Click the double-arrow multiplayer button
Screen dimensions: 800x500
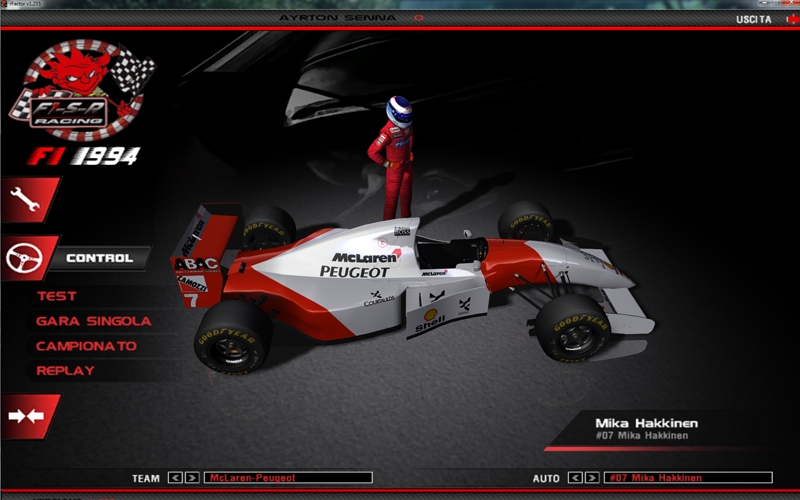pos(27,416)
